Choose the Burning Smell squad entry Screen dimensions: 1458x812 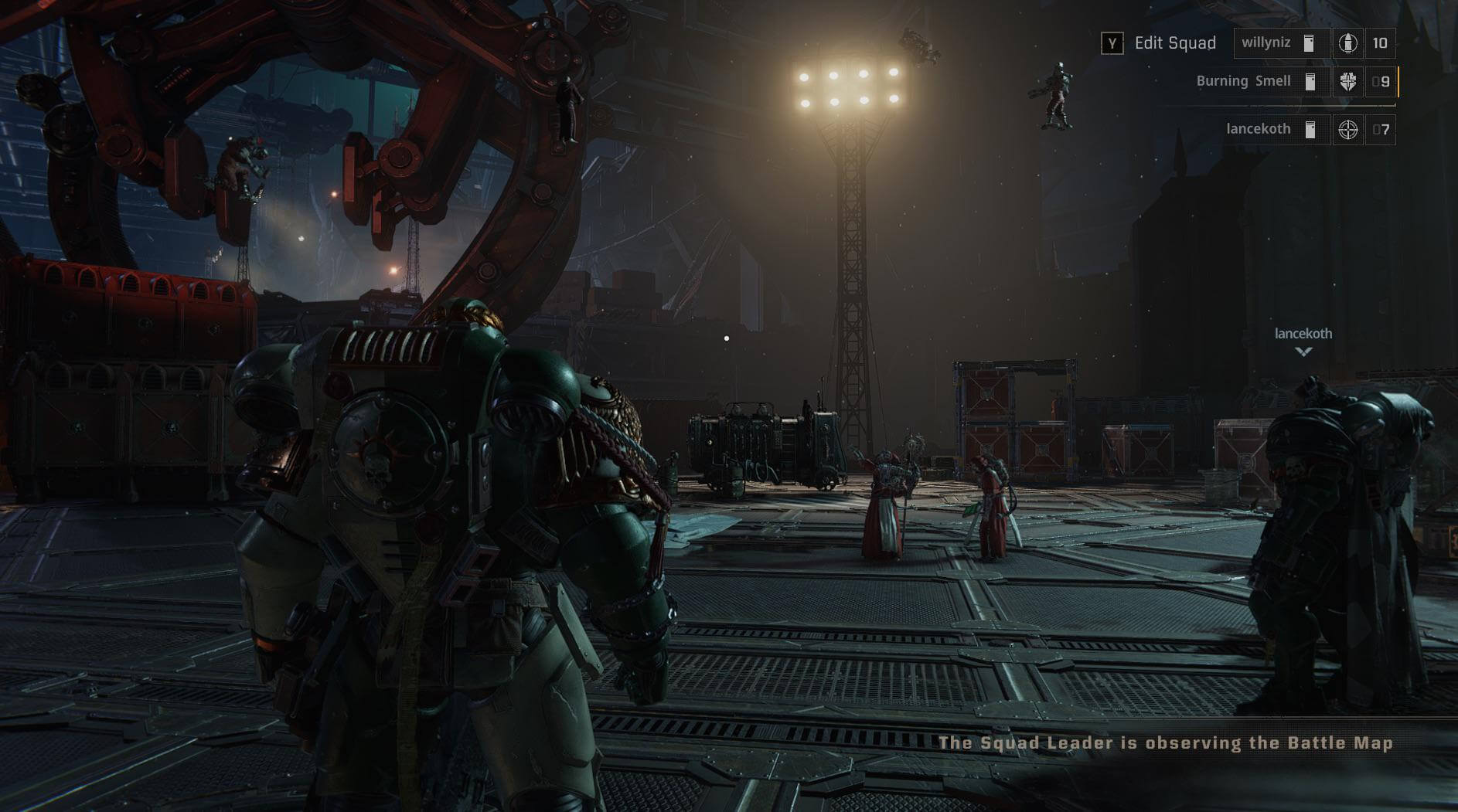point(1244,81)
